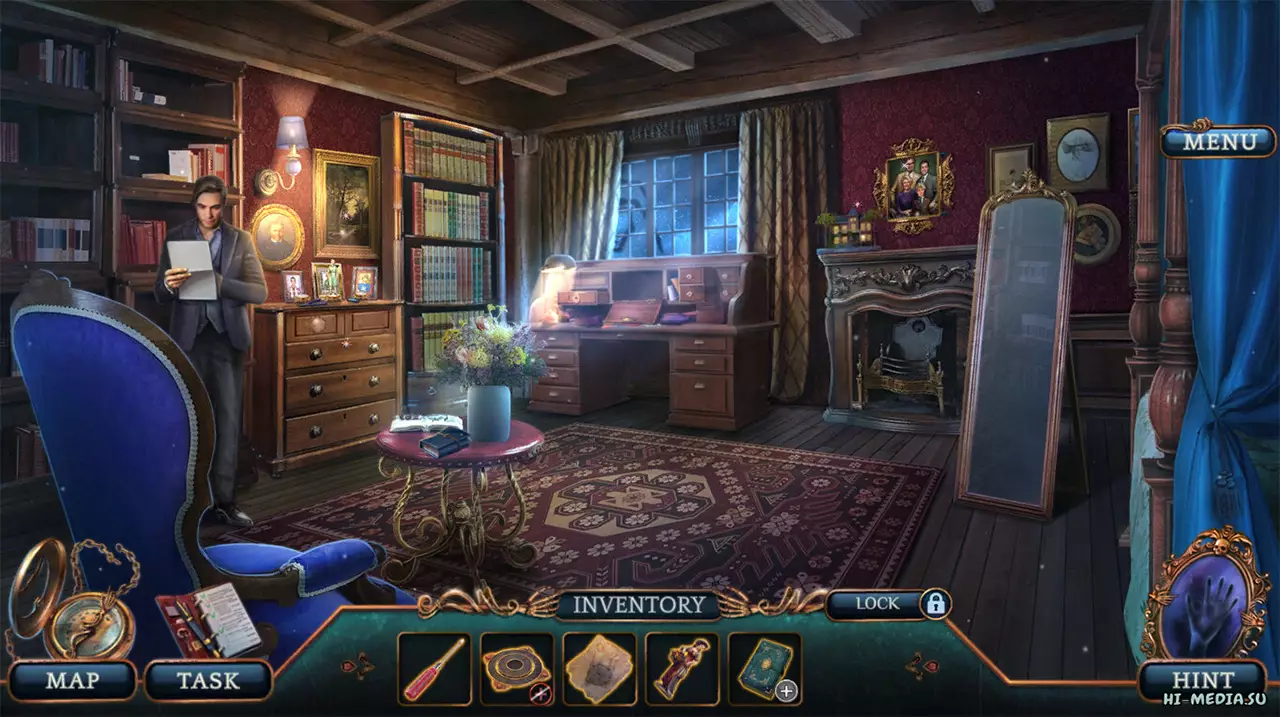The image size is (1280, 717).
Task: Click the Hint button
Action: pos(1200,681)
